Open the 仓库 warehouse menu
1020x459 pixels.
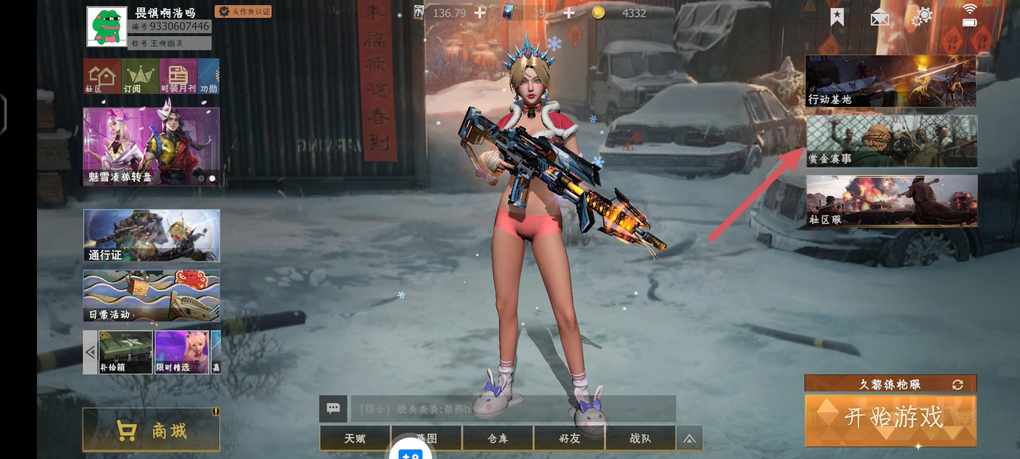pyautogui.click(x=497, y=438)
